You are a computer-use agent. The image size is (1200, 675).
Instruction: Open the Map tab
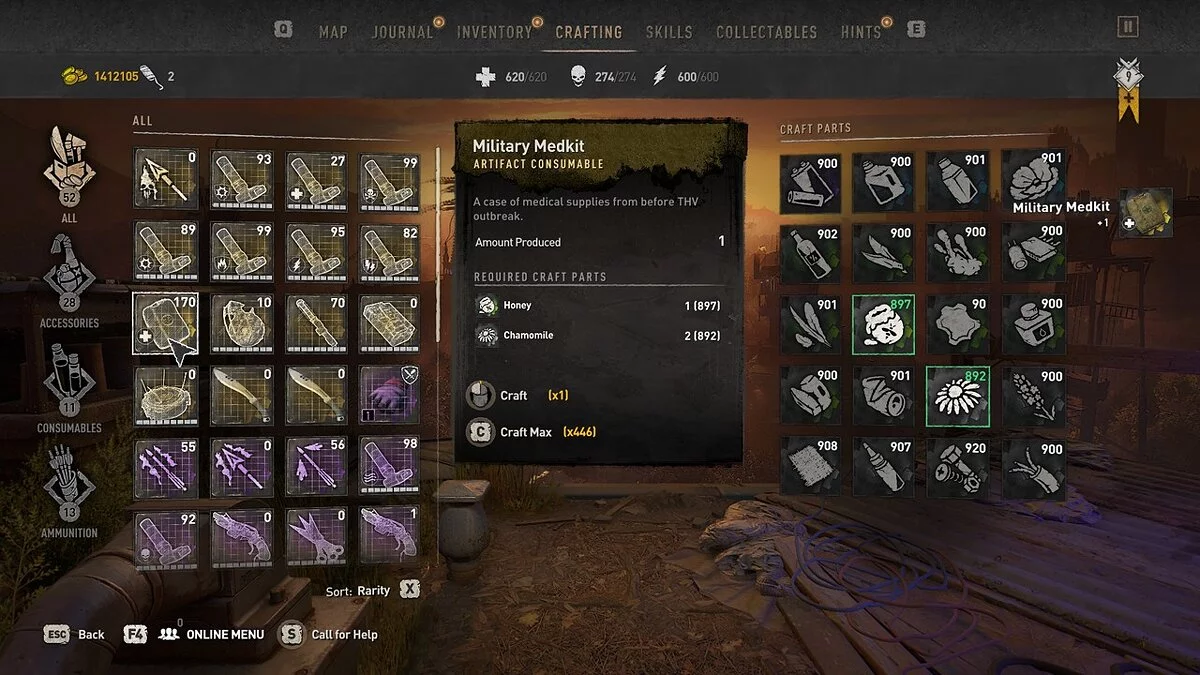333,32
